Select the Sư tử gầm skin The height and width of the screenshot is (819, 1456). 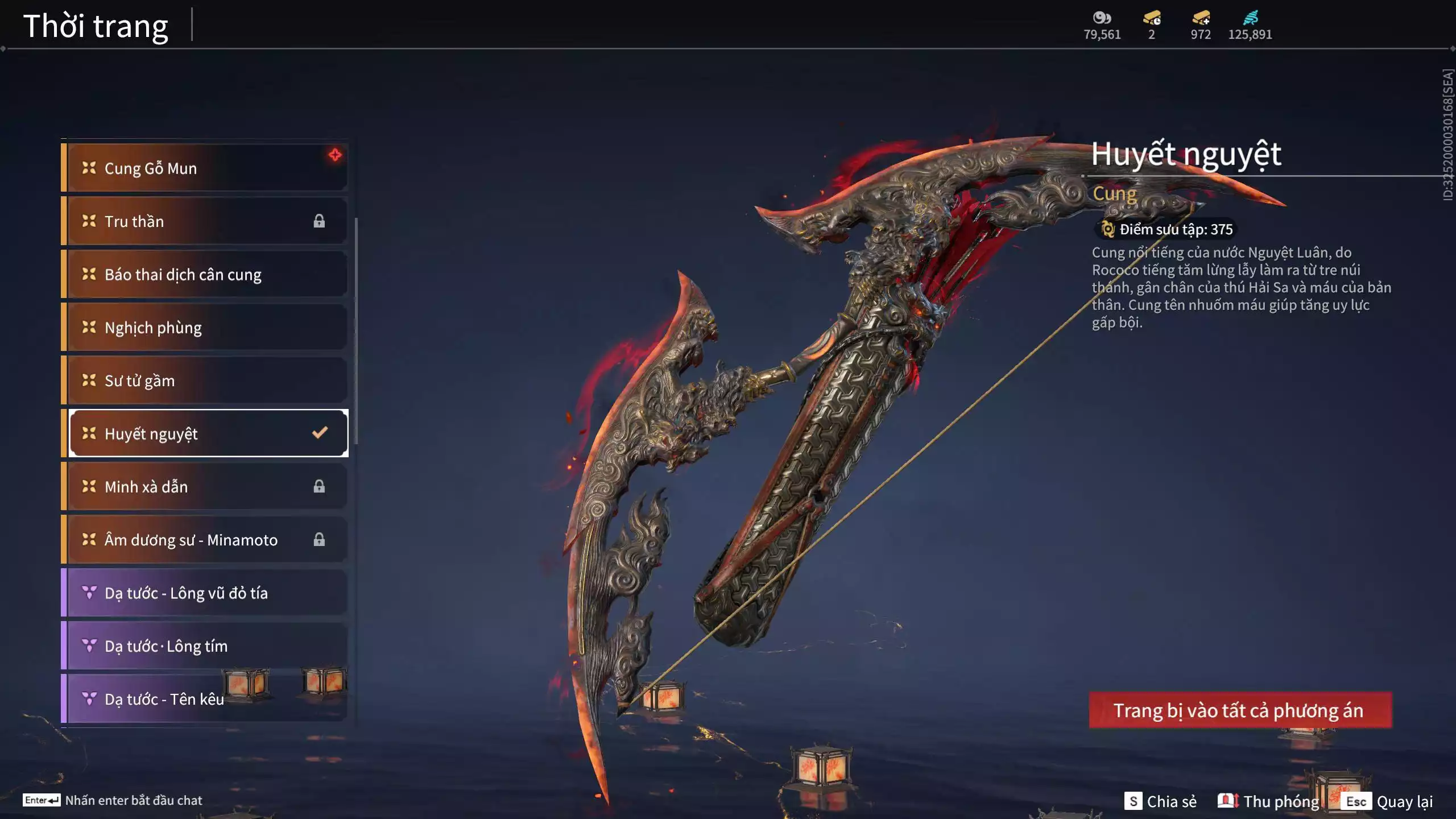[205, 380]
